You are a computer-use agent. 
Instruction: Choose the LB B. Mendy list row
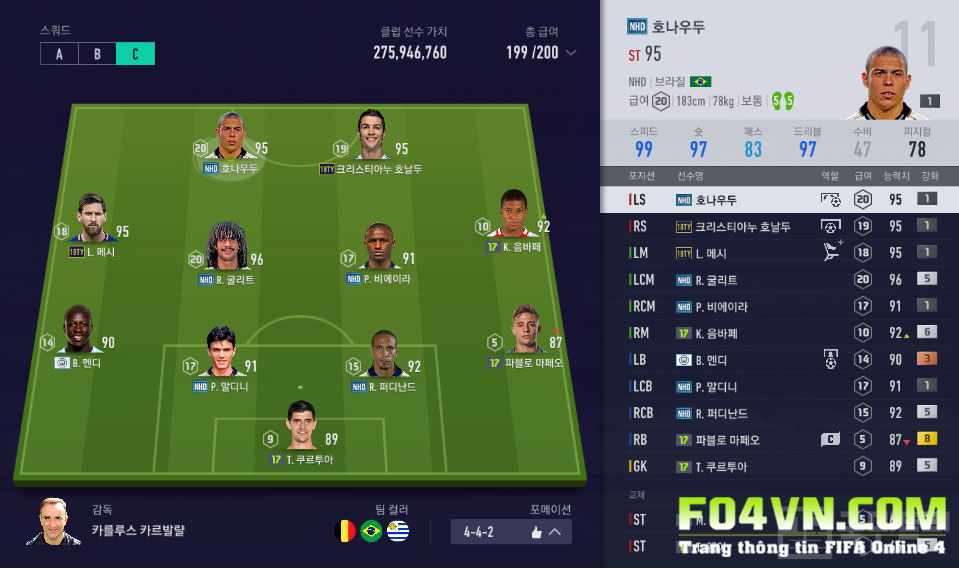[x=780, y=360]
